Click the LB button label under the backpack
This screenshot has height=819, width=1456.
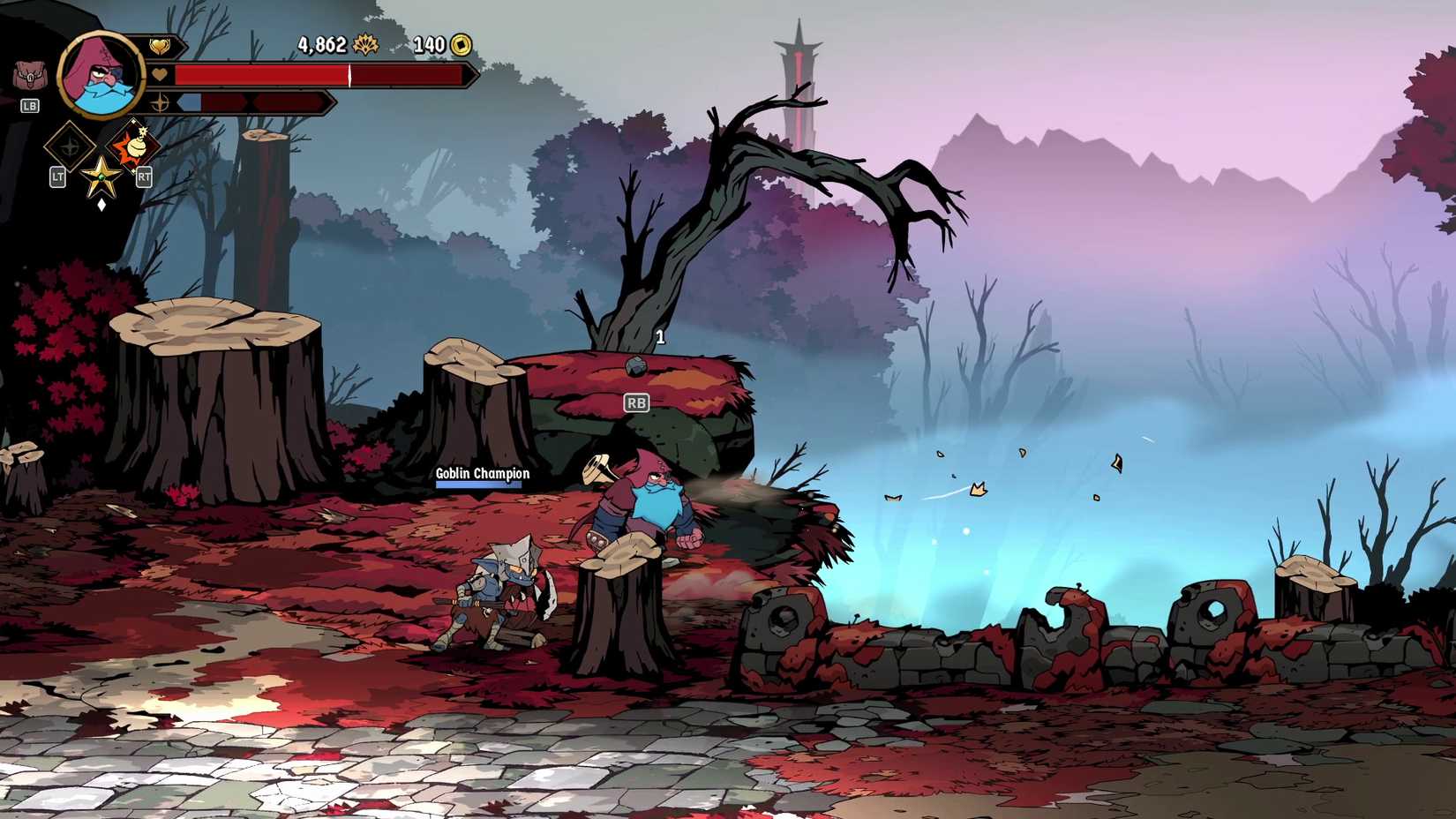[29, 106]
